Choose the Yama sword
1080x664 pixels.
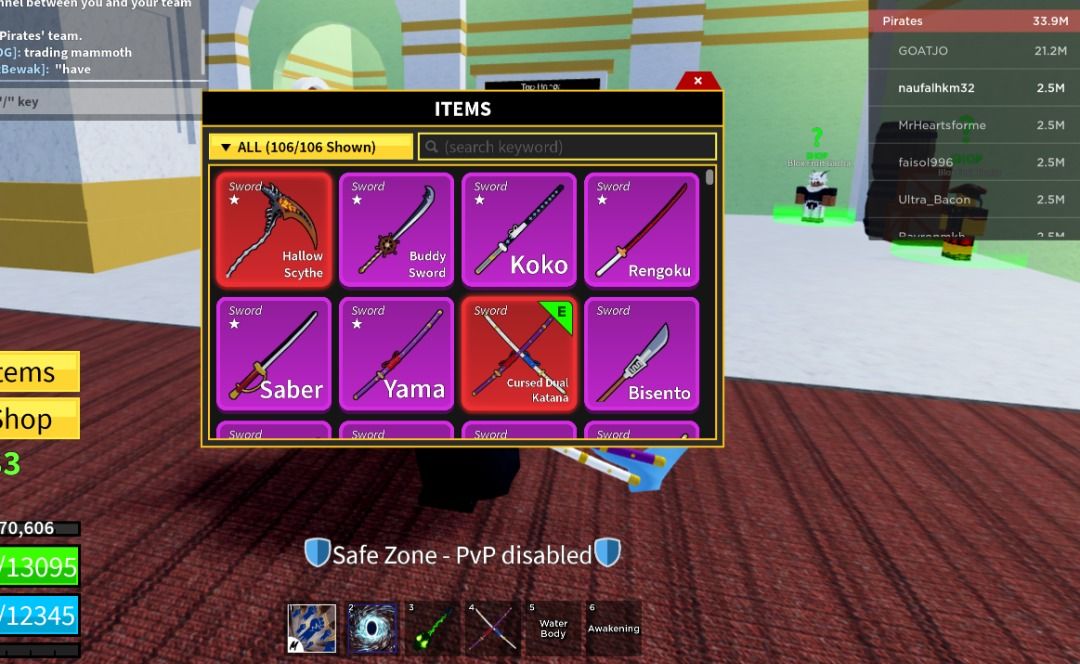(x=396, y=354)
